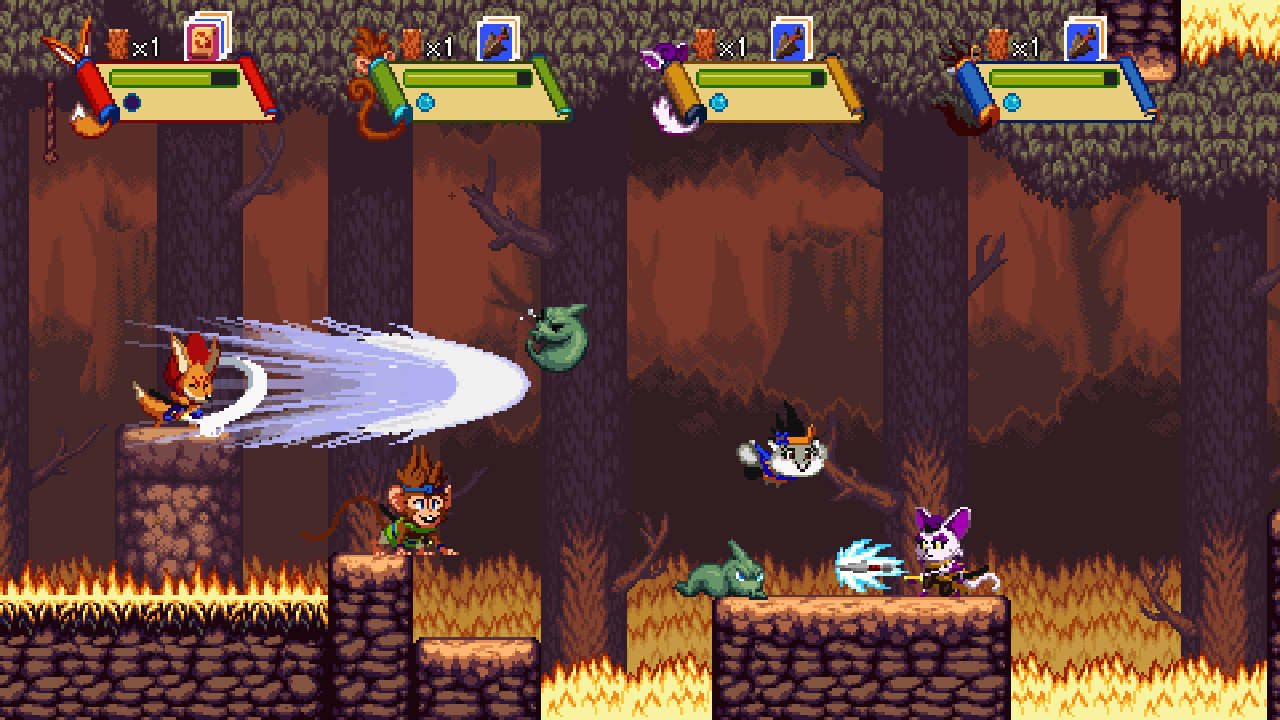Select the log icon on the third player's HUD
The height and width of the screenshot is (720, 1280).
[703, 45]
